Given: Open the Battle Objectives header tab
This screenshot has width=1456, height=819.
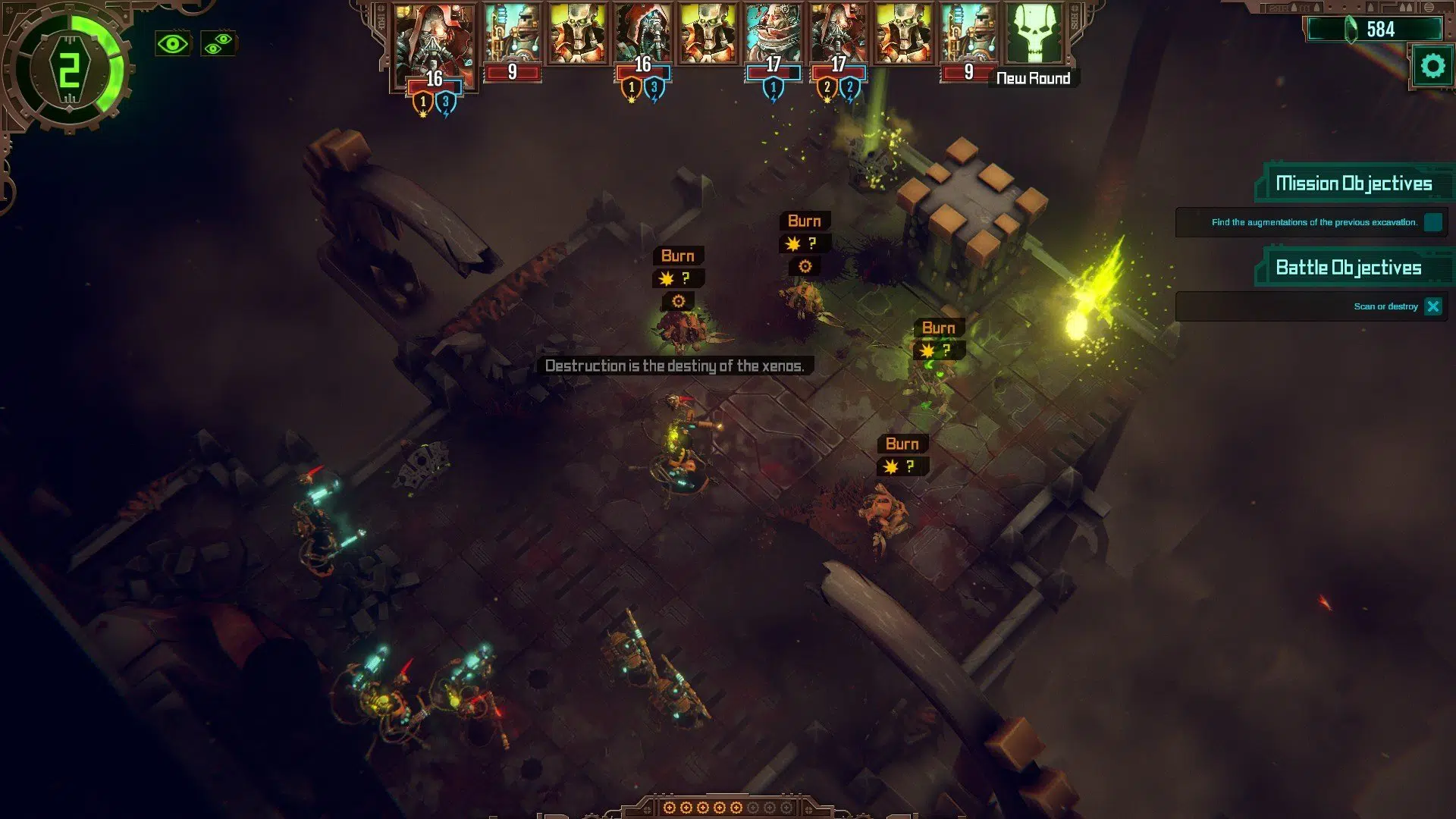Looking at the screenshot, I should click(1349, 268).
